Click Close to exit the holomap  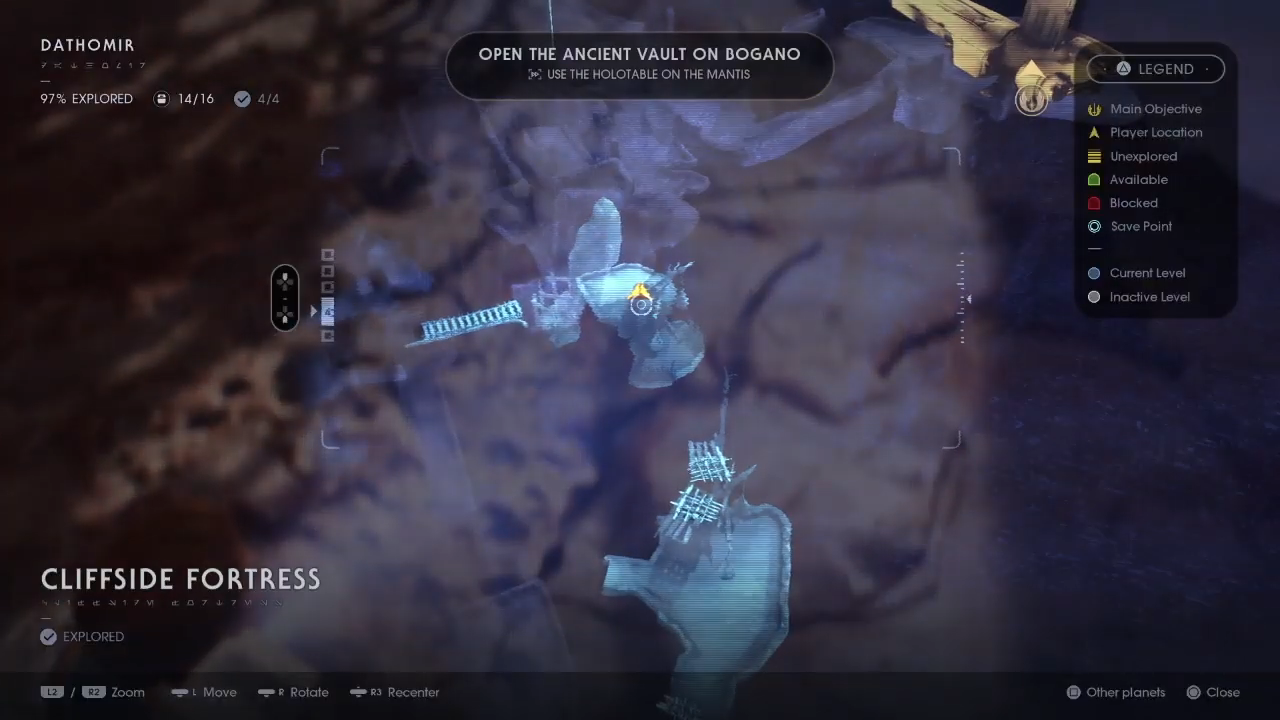tap(1212, 692)
